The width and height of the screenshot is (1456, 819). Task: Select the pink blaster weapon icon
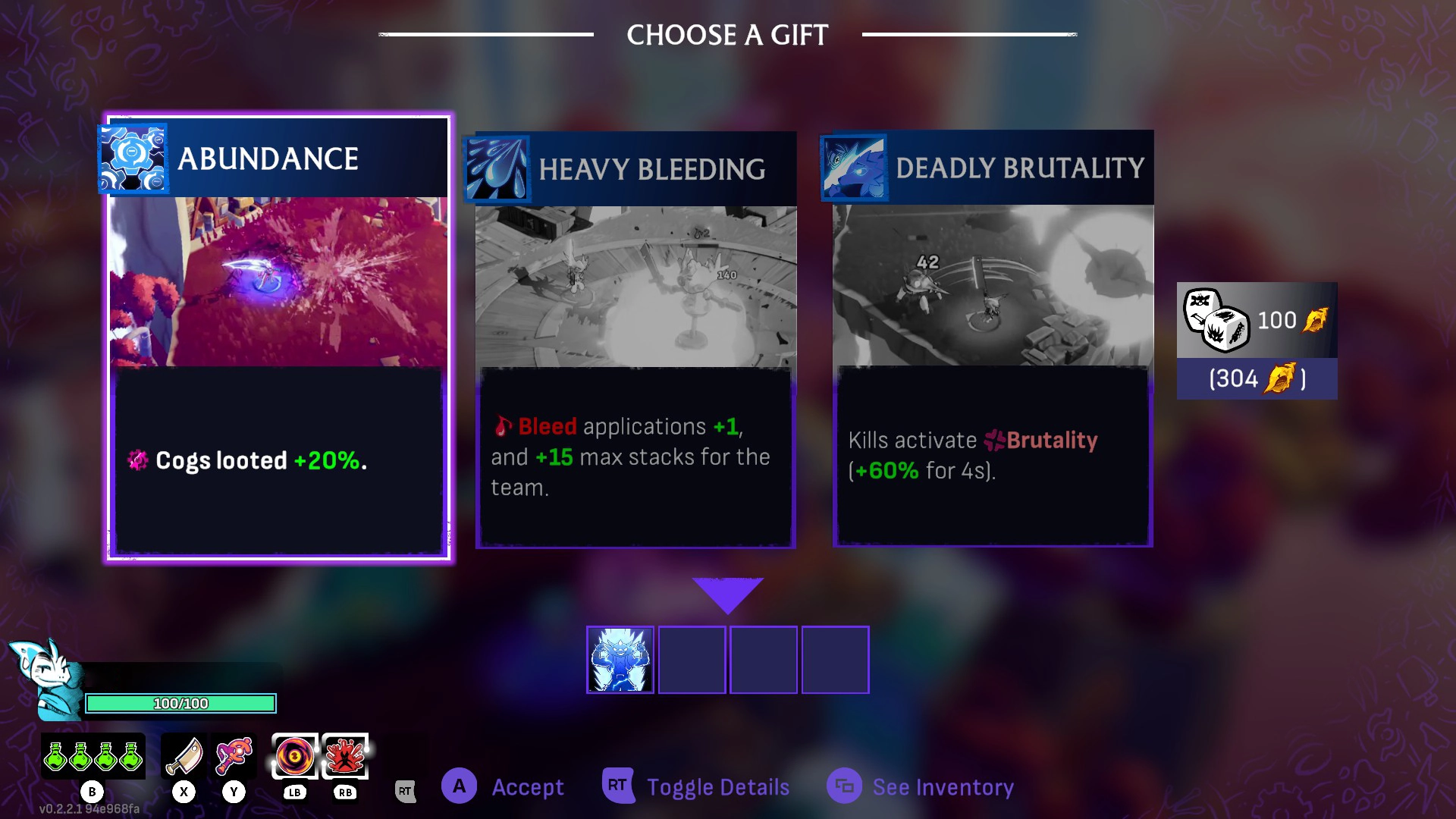234,756
